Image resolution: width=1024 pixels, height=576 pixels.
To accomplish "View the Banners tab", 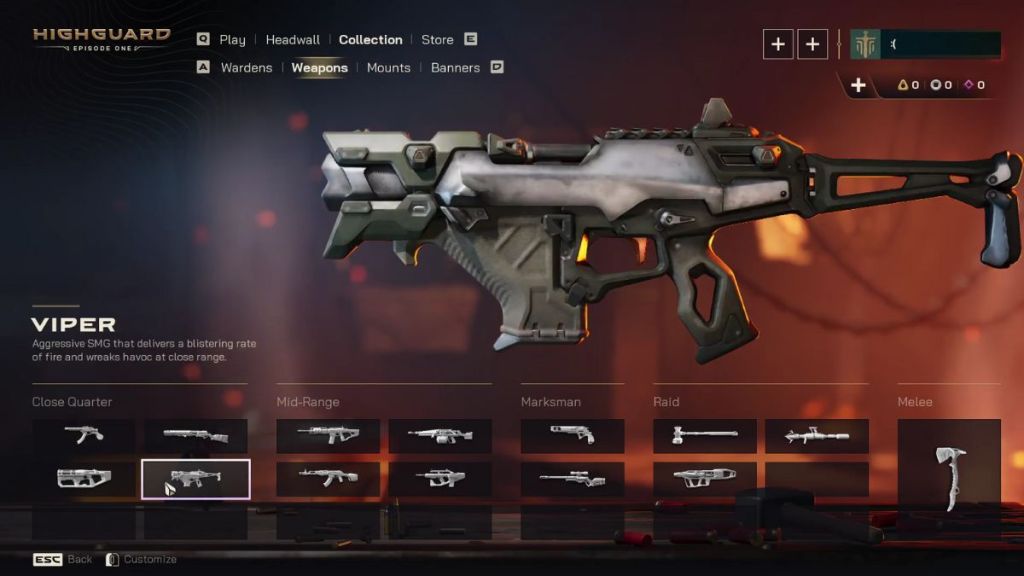I will [455, 68].
